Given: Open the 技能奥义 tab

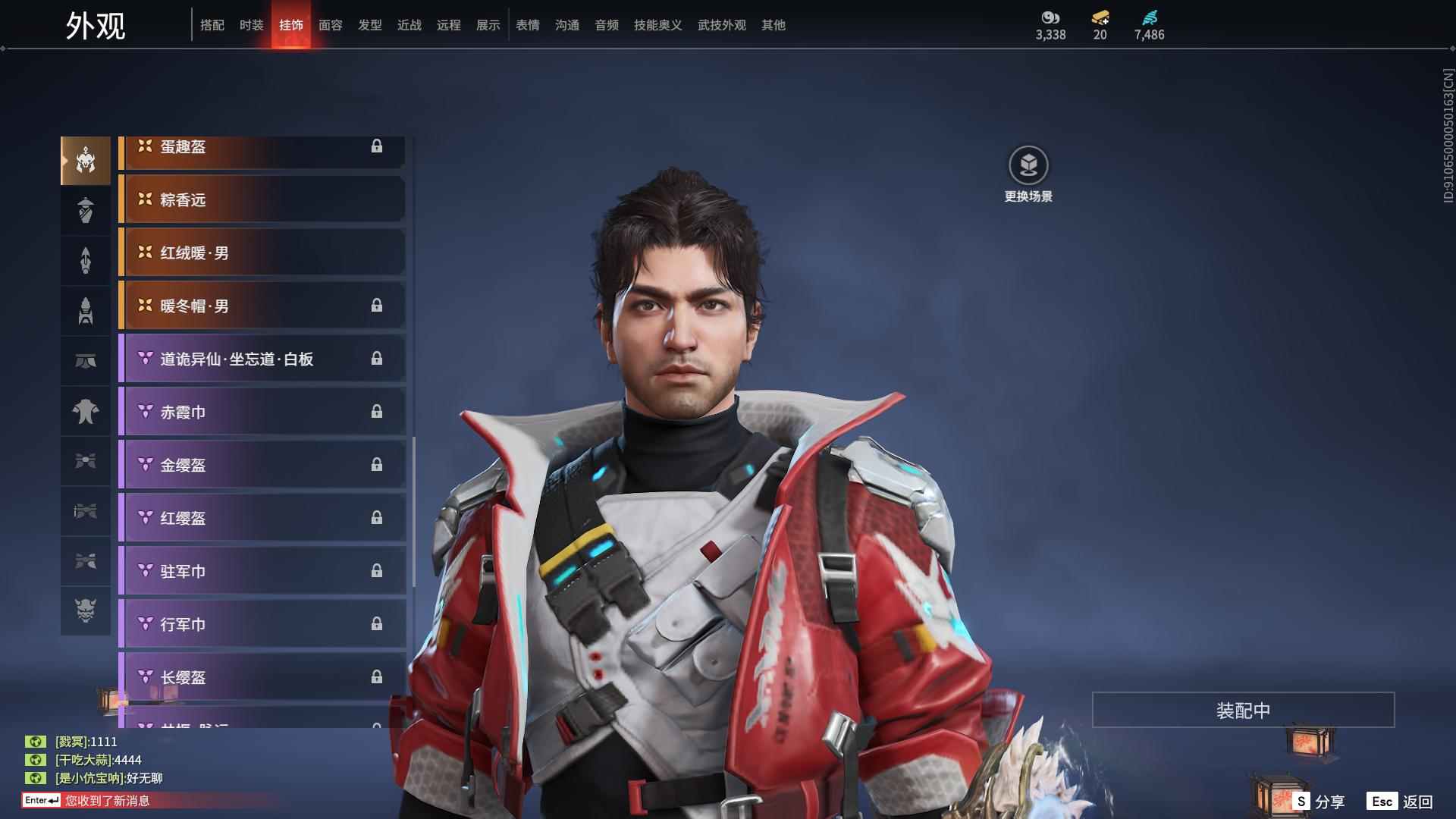Looking at the screenshot, I should point(657,25).
